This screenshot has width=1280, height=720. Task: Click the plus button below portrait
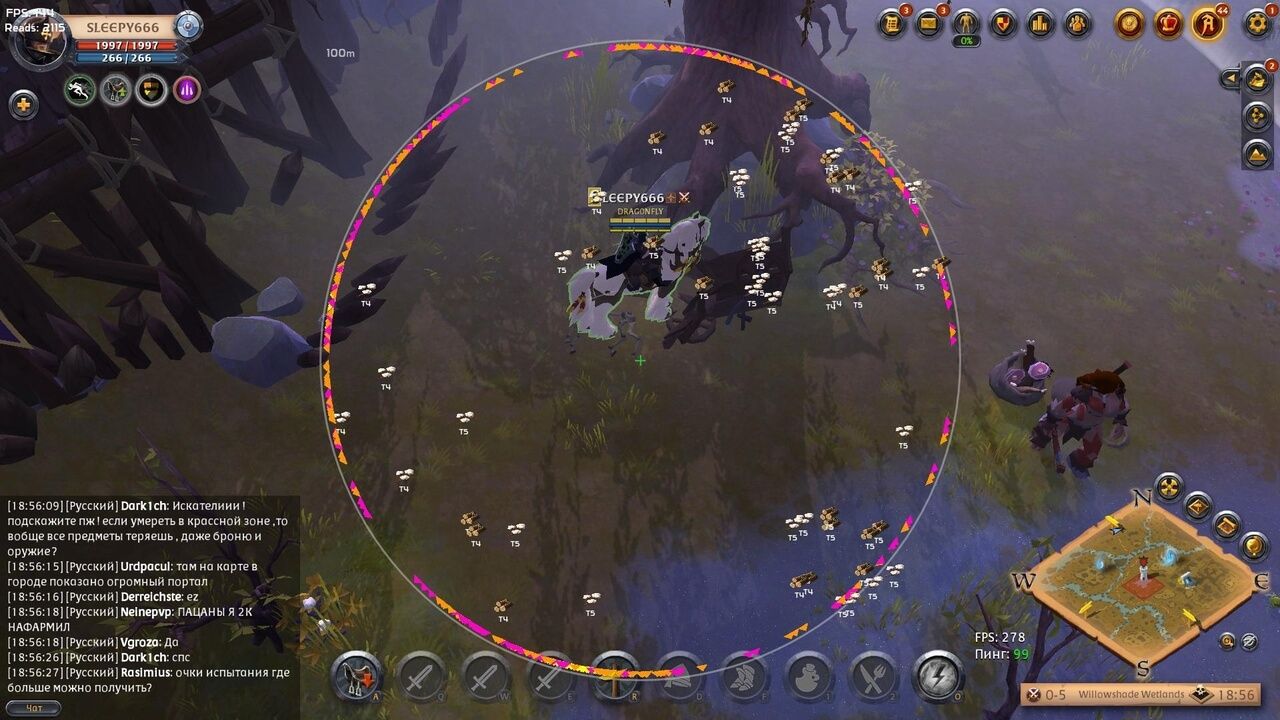[23, 104]
